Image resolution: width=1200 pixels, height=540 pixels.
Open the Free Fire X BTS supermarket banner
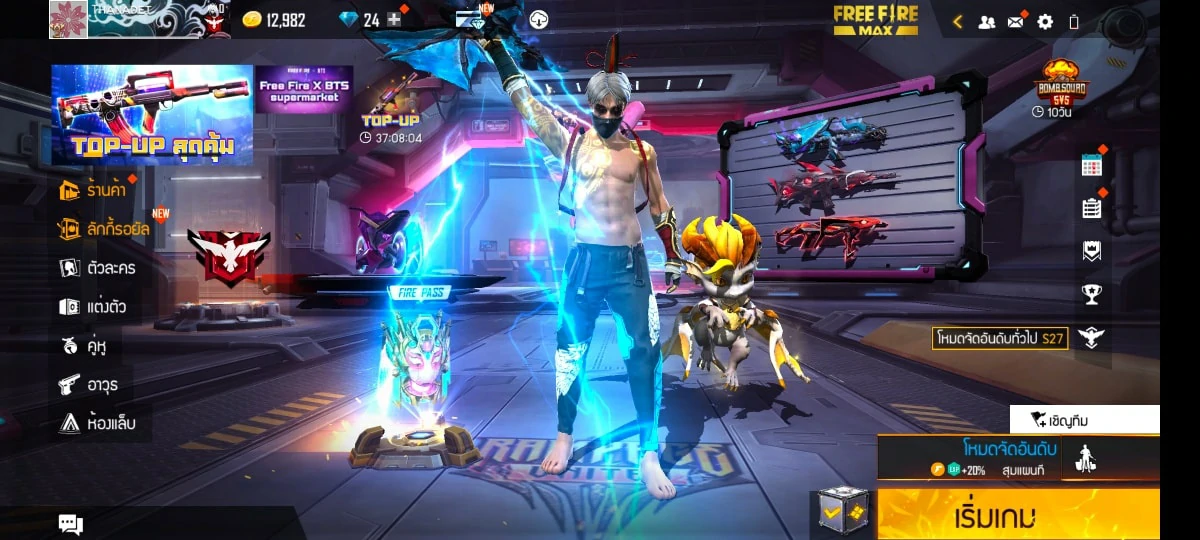pos(304,90)
